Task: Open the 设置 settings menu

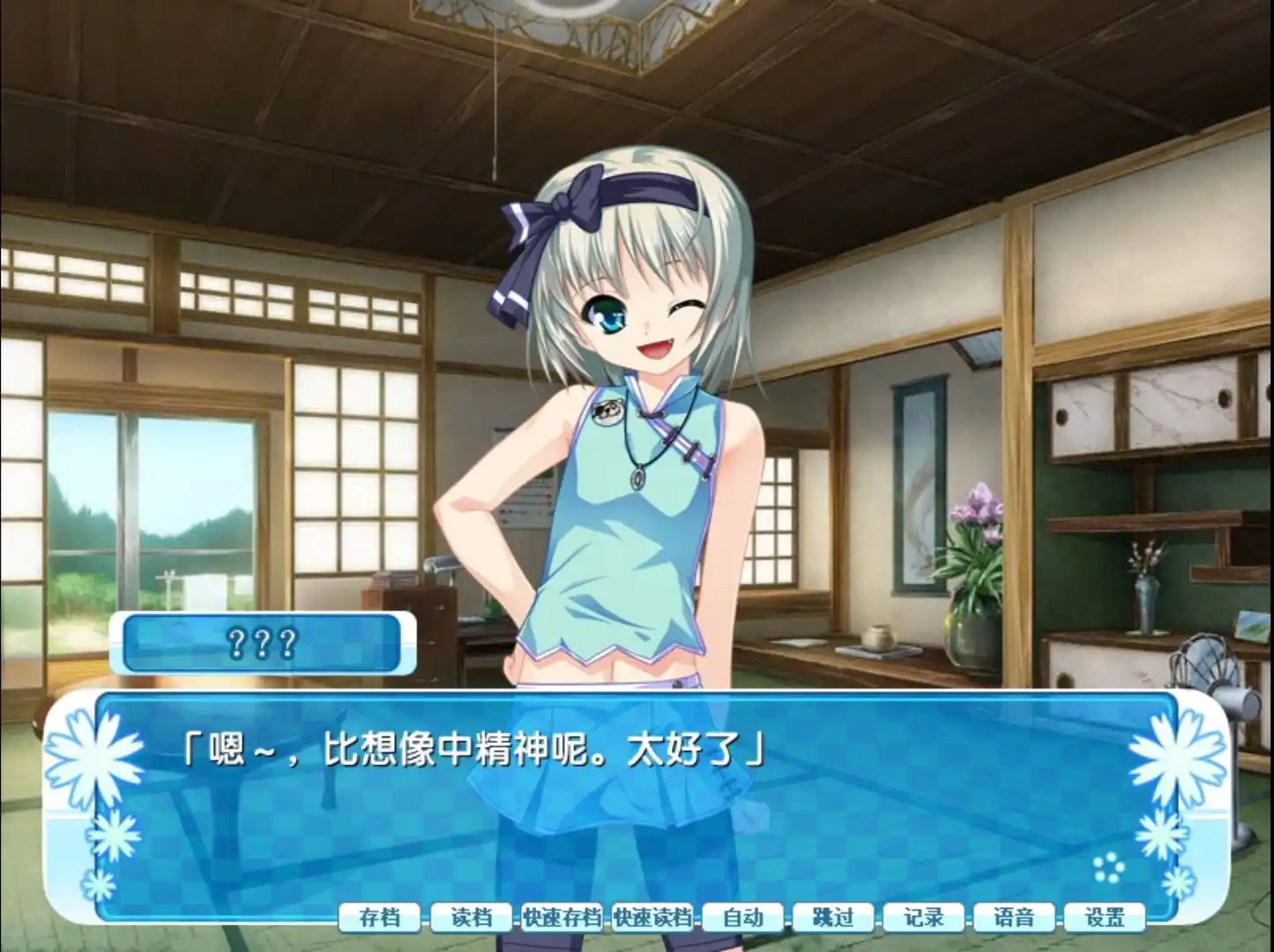Action: coord(1106,918)
